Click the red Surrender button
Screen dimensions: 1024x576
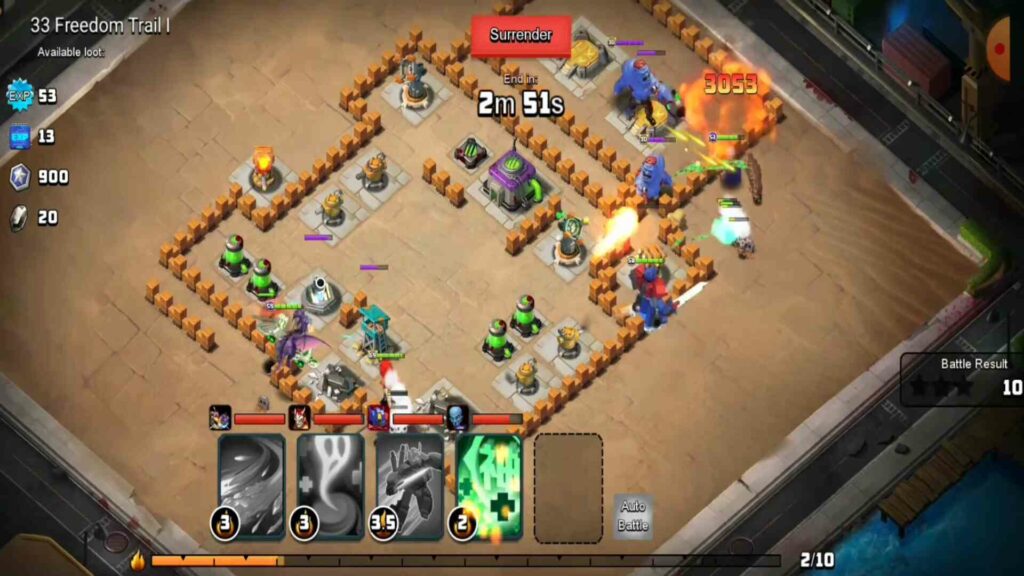[521, 35]
